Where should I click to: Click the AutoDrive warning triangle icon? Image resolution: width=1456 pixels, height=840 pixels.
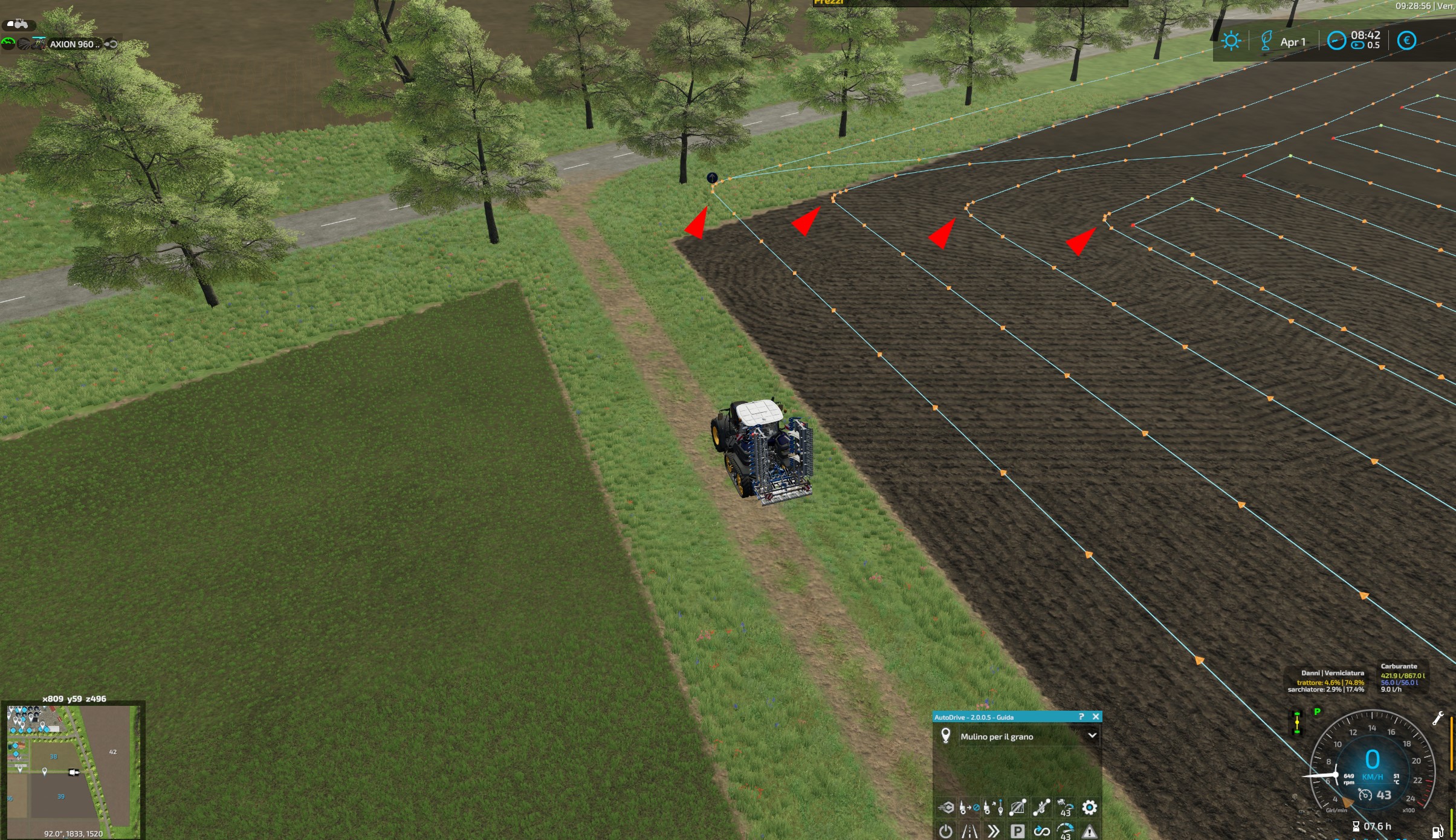1089,832
